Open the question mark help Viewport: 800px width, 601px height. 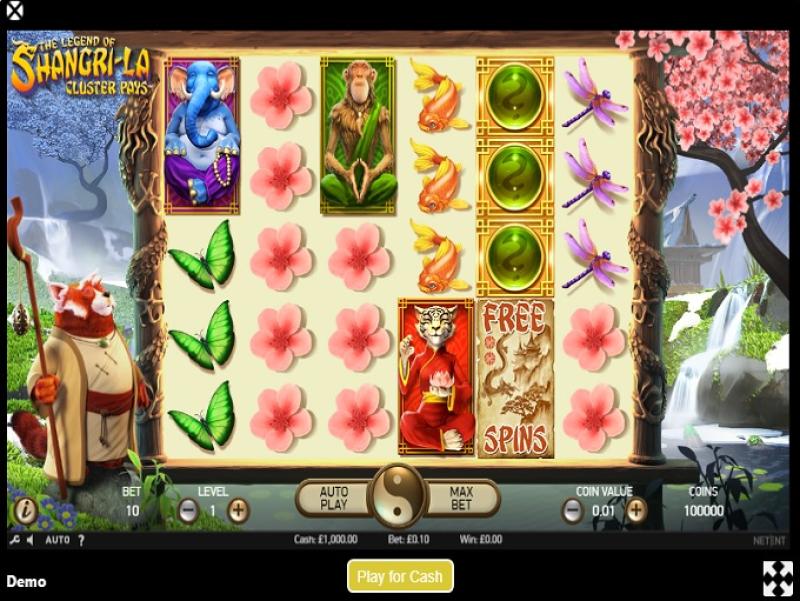(81, 540)
